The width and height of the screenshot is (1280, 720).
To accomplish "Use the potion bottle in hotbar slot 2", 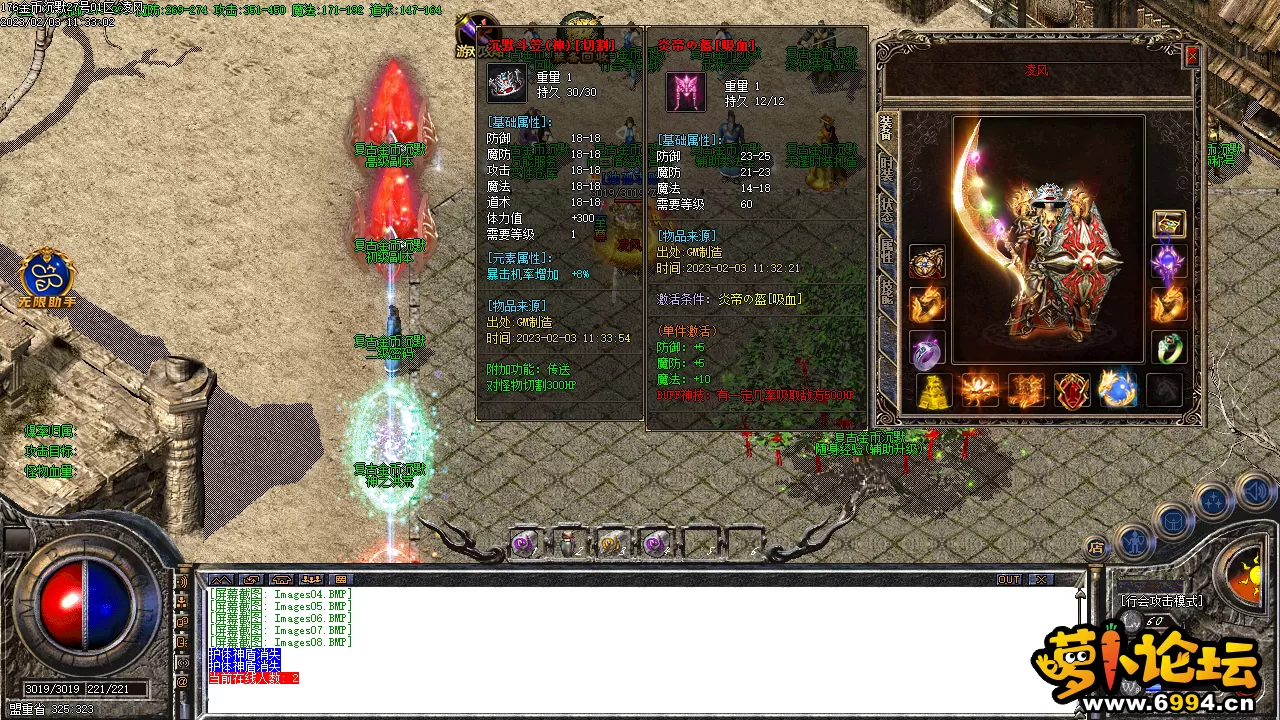I will pos(568,542).
